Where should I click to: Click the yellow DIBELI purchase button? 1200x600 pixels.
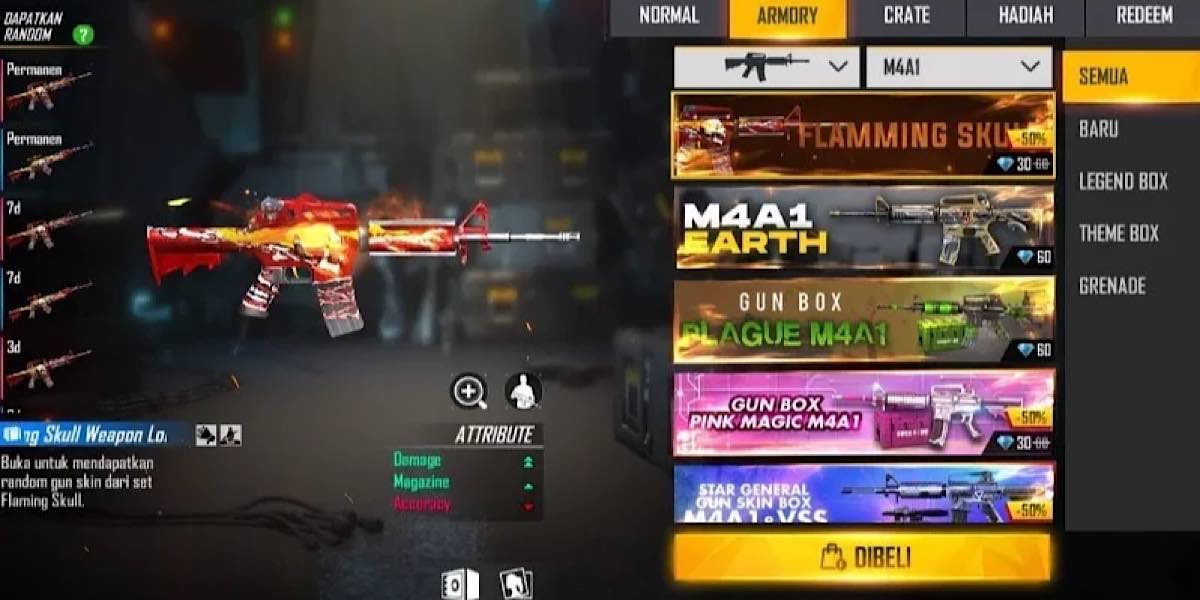pos(862,557)
